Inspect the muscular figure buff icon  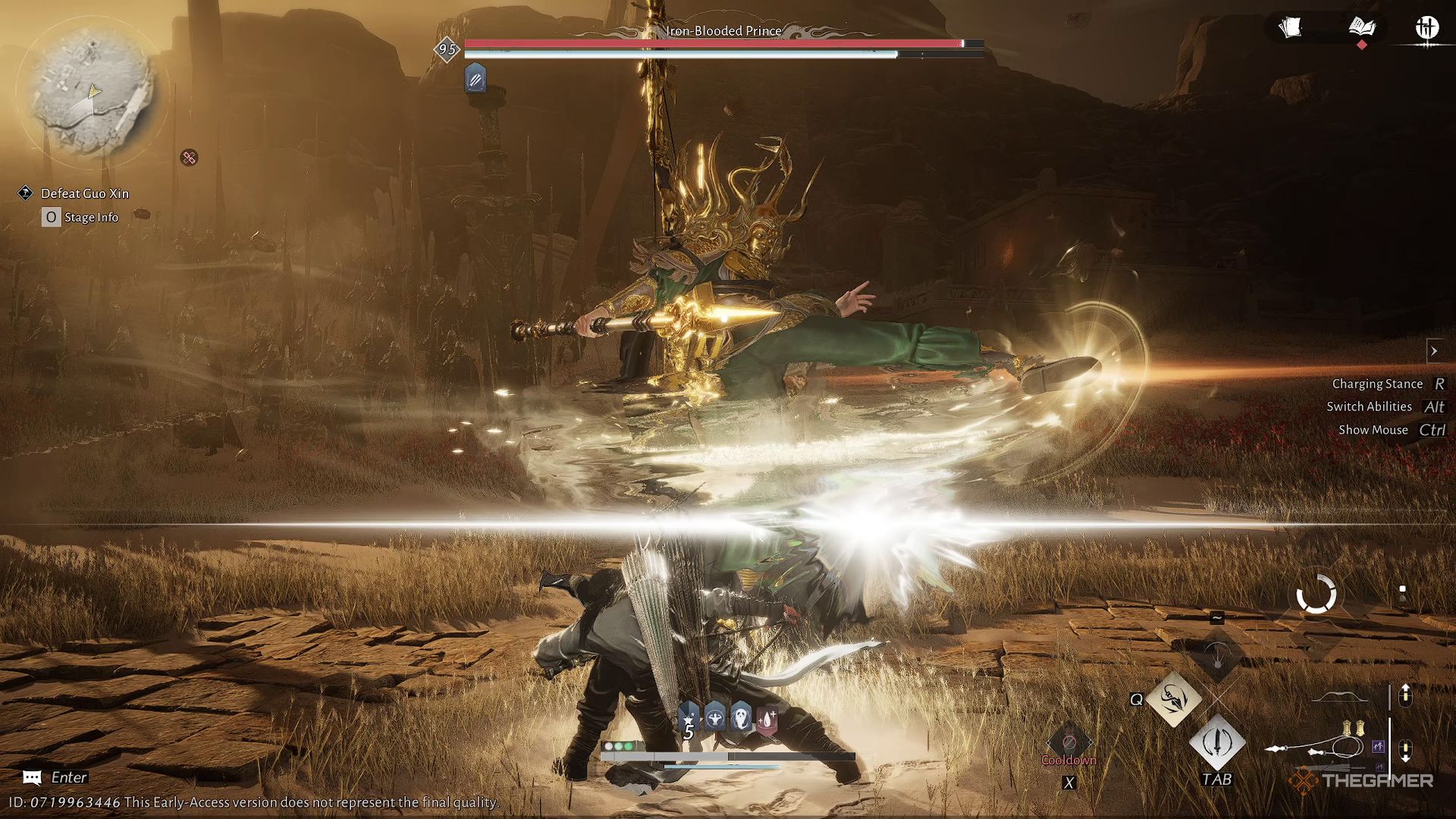[x=715, y=717]
